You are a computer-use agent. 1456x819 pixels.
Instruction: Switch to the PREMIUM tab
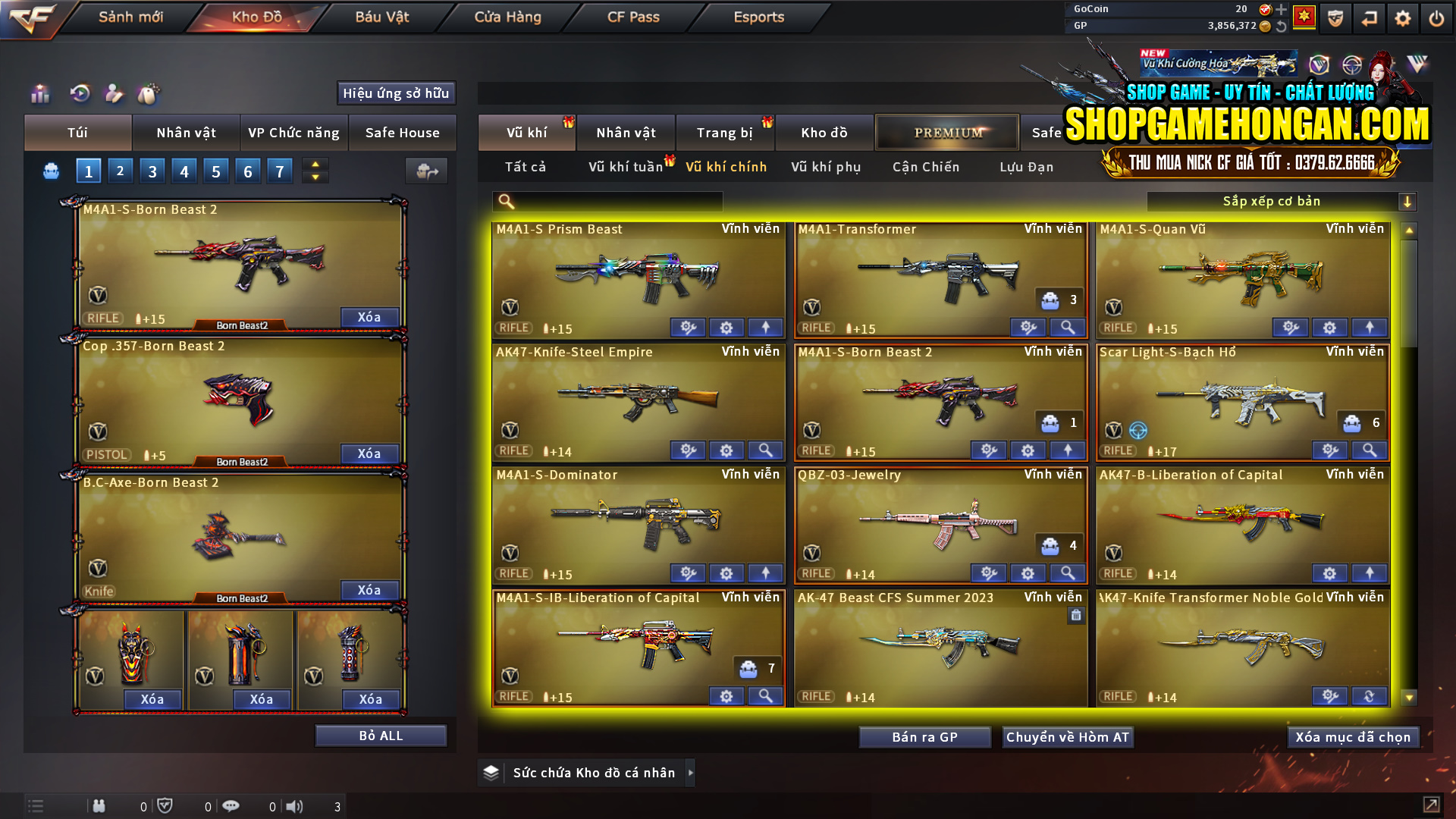point(947,132)
